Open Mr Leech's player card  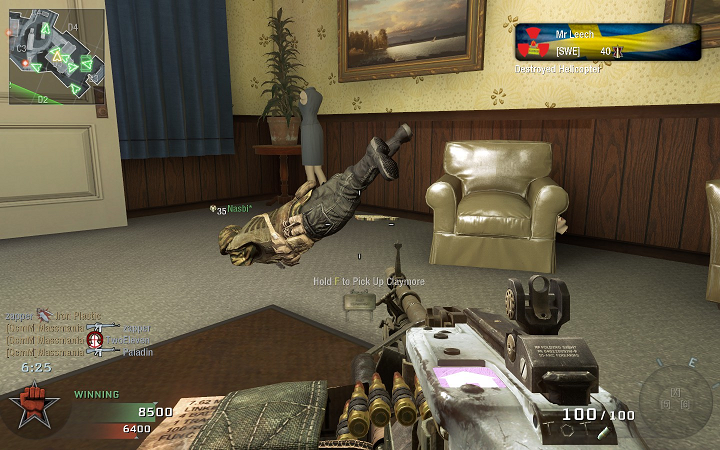pyautogui.click(x=607, y=42)
